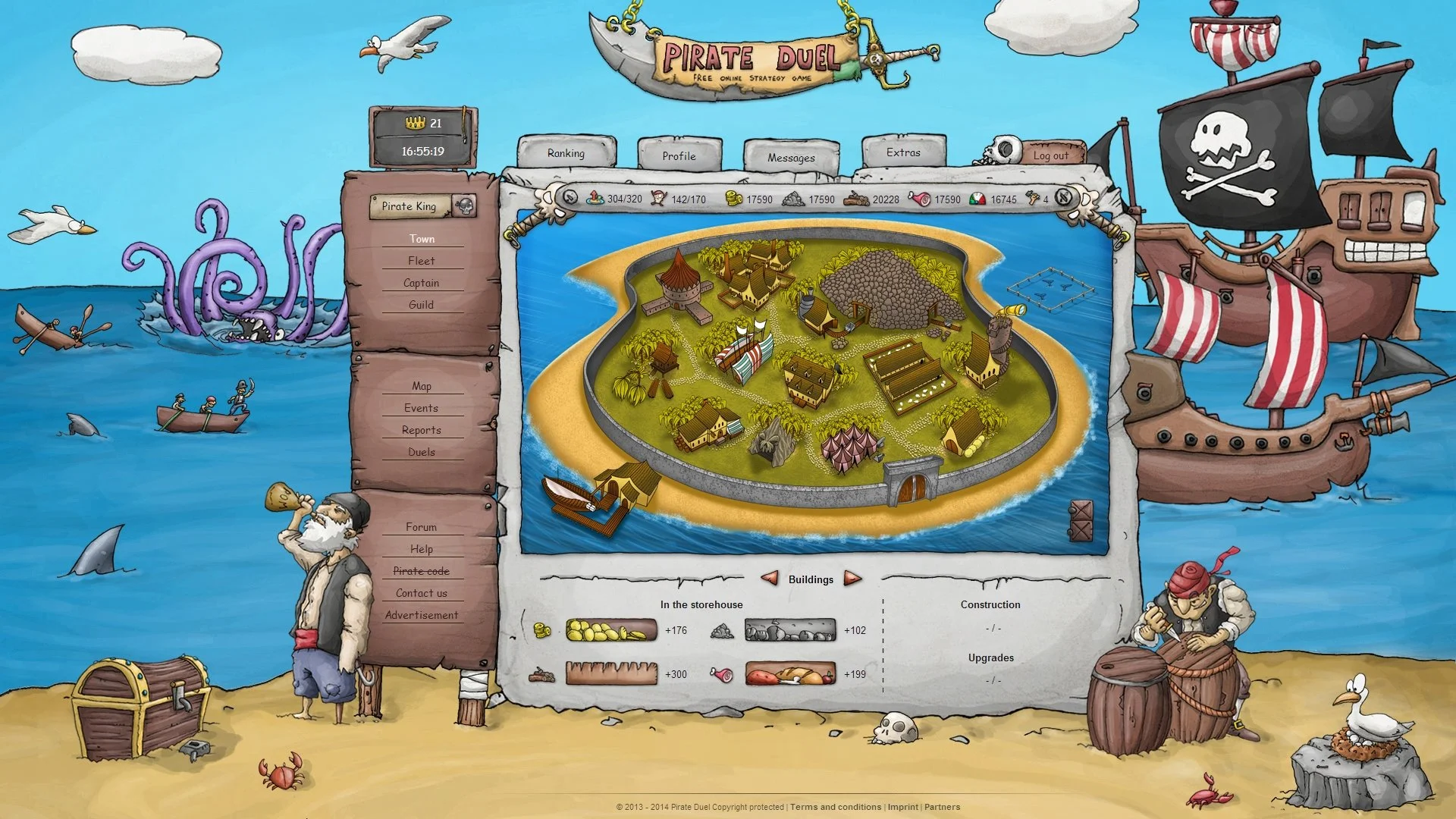Open the Extras tab
This screenshot has width=1456, height=819.
902,152
